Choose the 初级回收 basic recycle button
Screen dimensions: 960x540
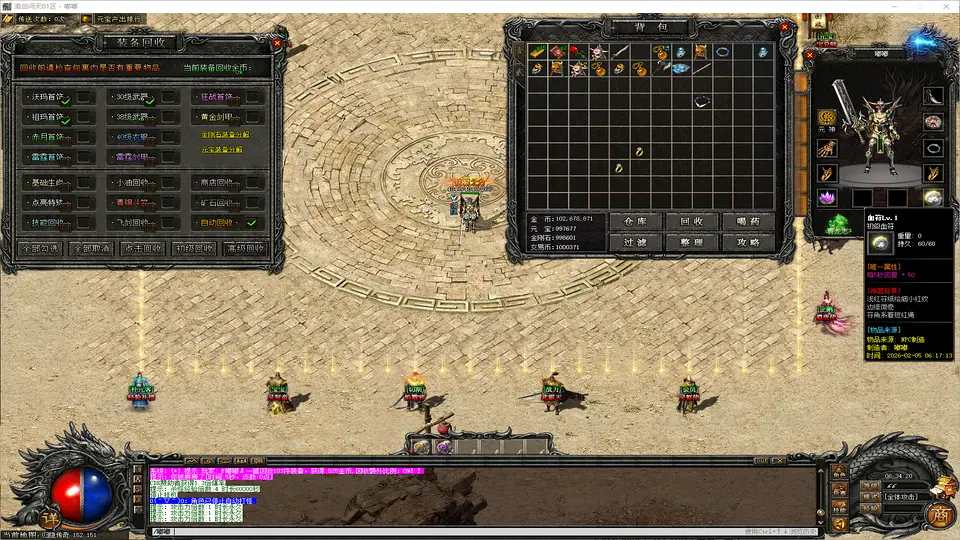click(194, 248)
